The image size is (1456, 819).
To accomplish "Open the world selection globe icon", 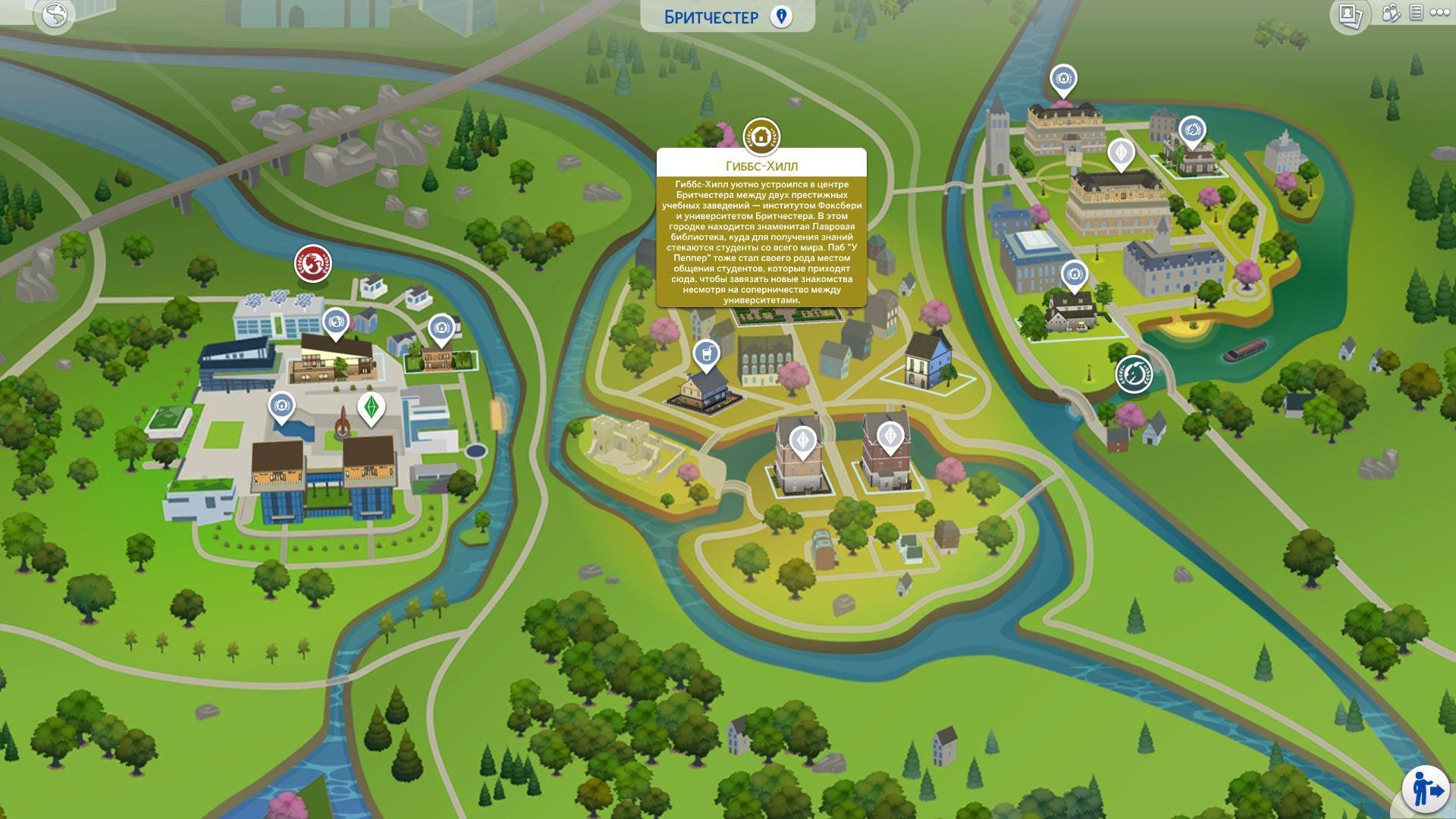I will click(x=55, y=14).
